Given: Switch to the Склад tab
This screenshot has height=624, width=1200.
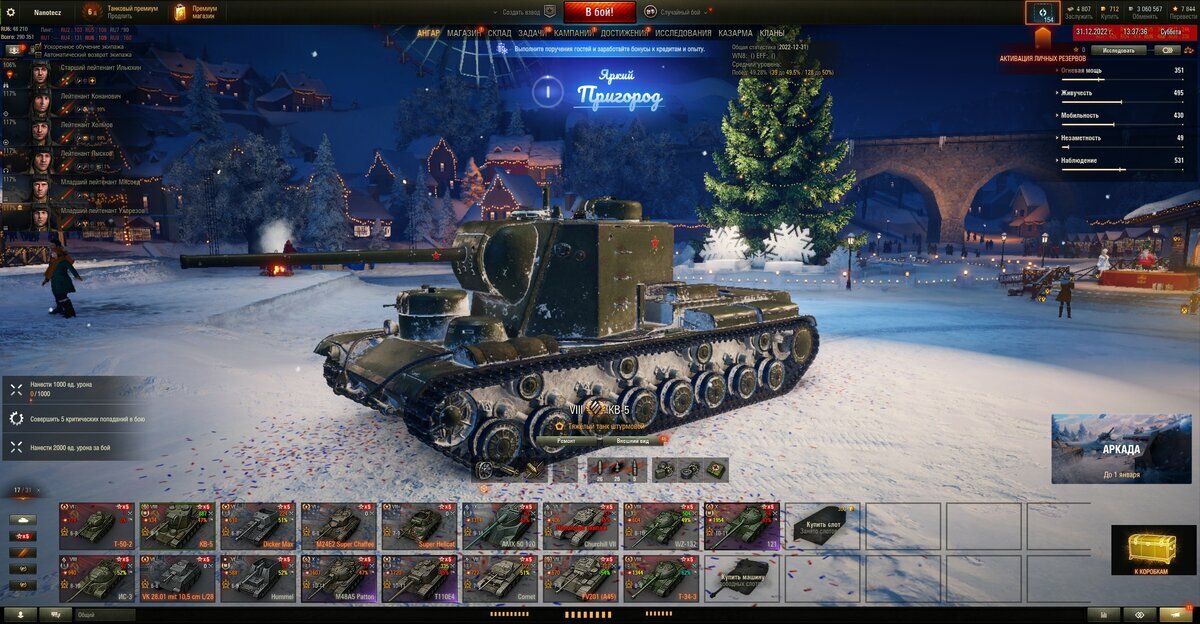Looking at the screenshot, I should (x=500, y=33).
